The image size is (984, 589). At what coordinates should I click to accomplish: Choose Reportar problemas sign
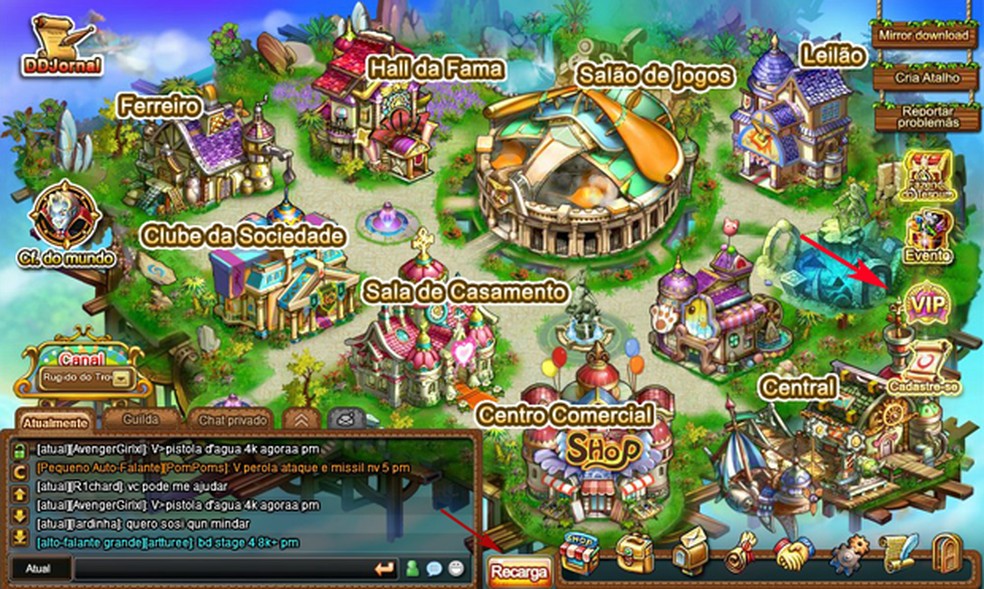pos(923,116)
